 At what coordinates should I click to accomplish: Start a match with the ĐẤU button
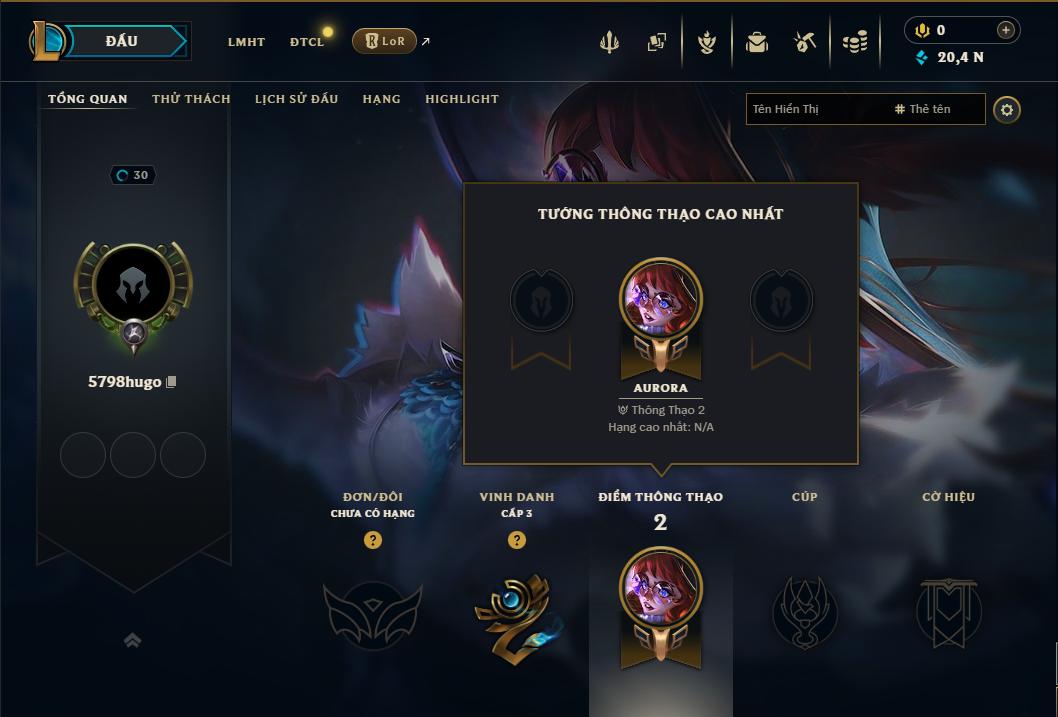(122, 41)
